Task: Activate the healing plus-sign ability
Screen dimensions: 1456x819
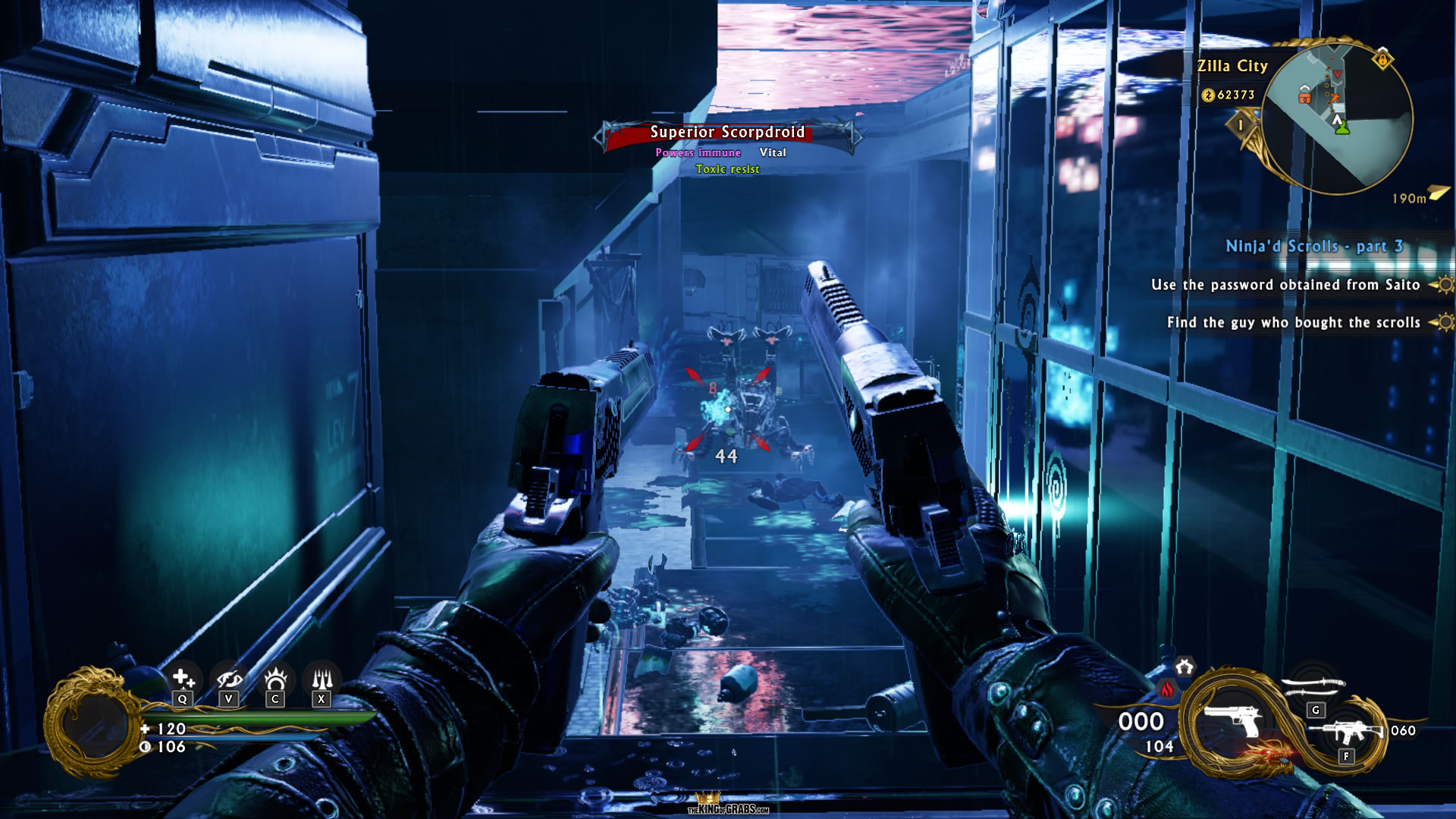Action: pyautogui.click(x=182, y=679)
